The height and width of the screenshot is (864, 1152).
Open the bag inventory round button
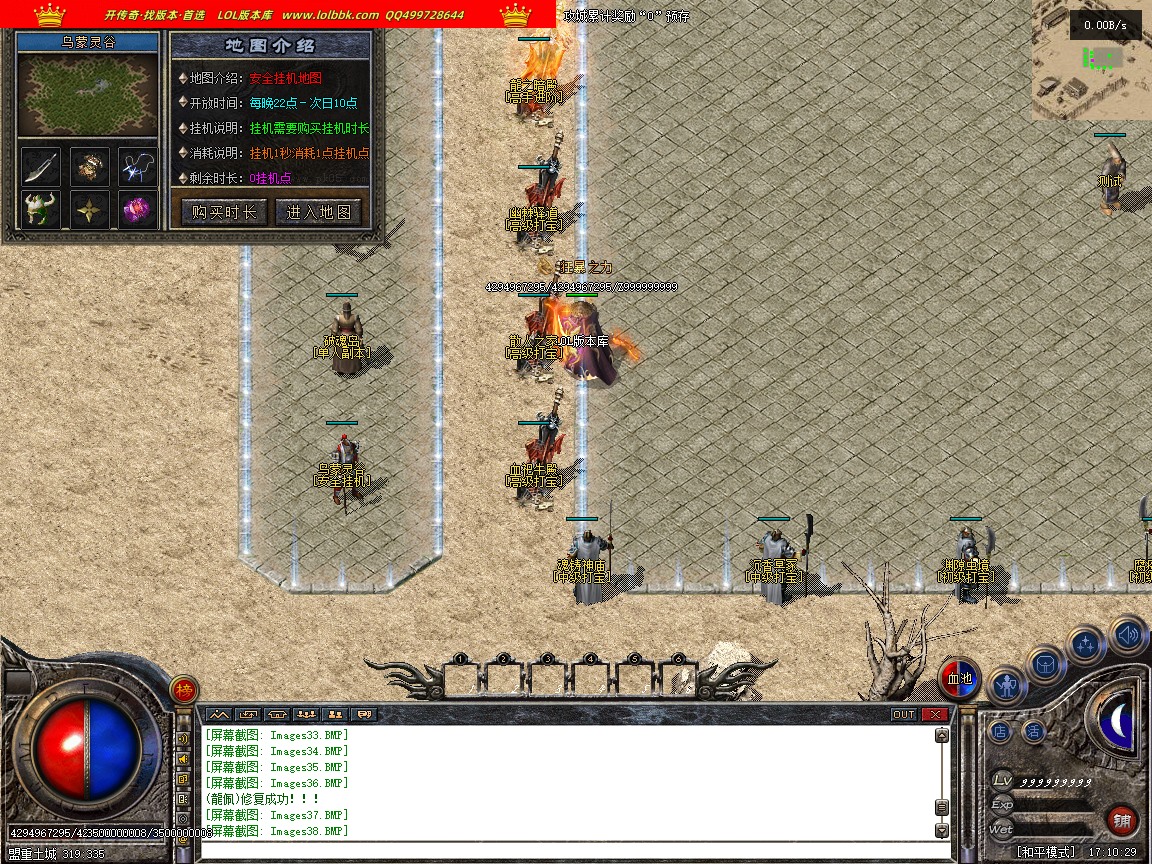point(1046,664)
